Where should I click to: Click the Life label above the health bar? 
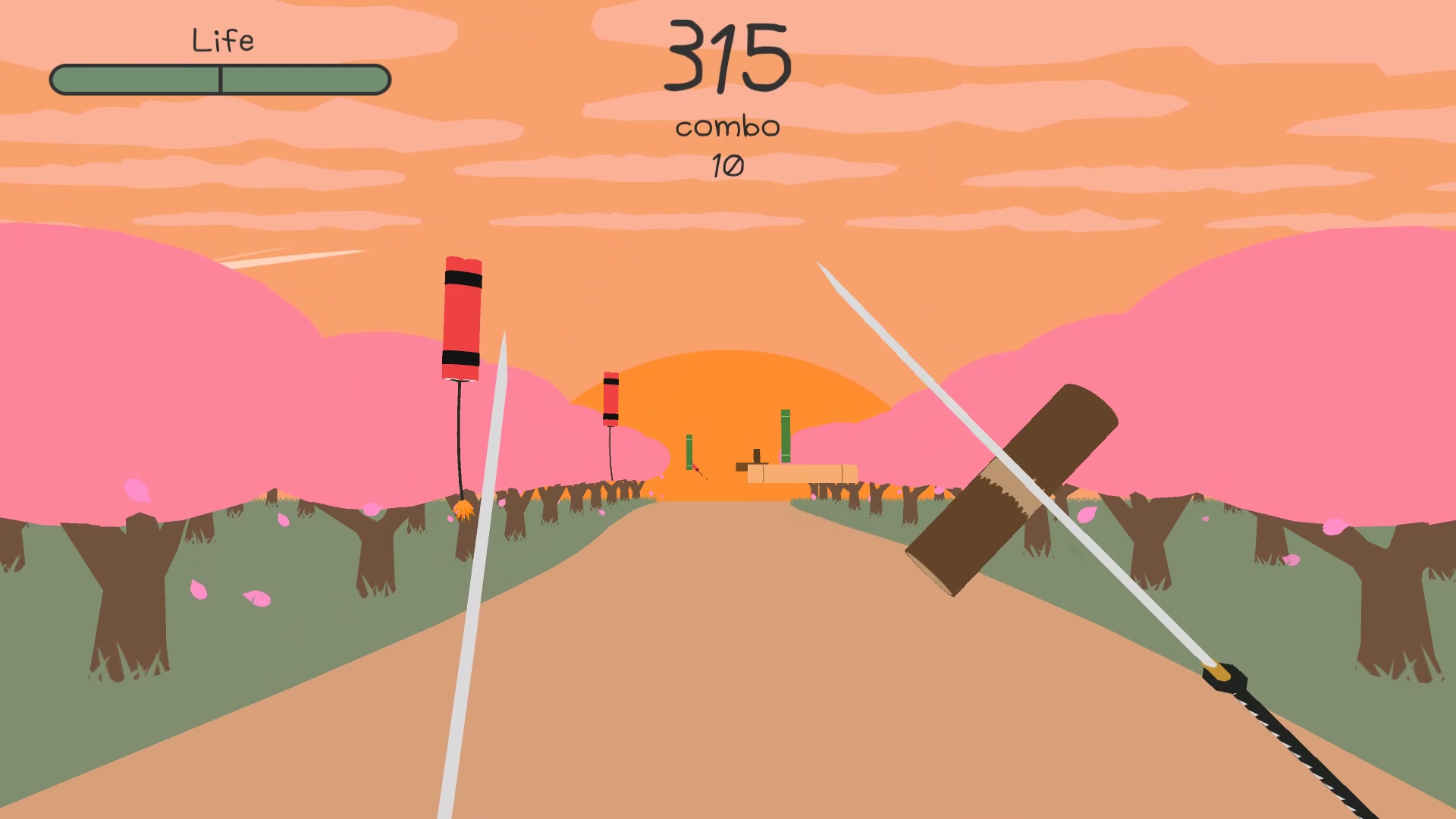(224, 38)
